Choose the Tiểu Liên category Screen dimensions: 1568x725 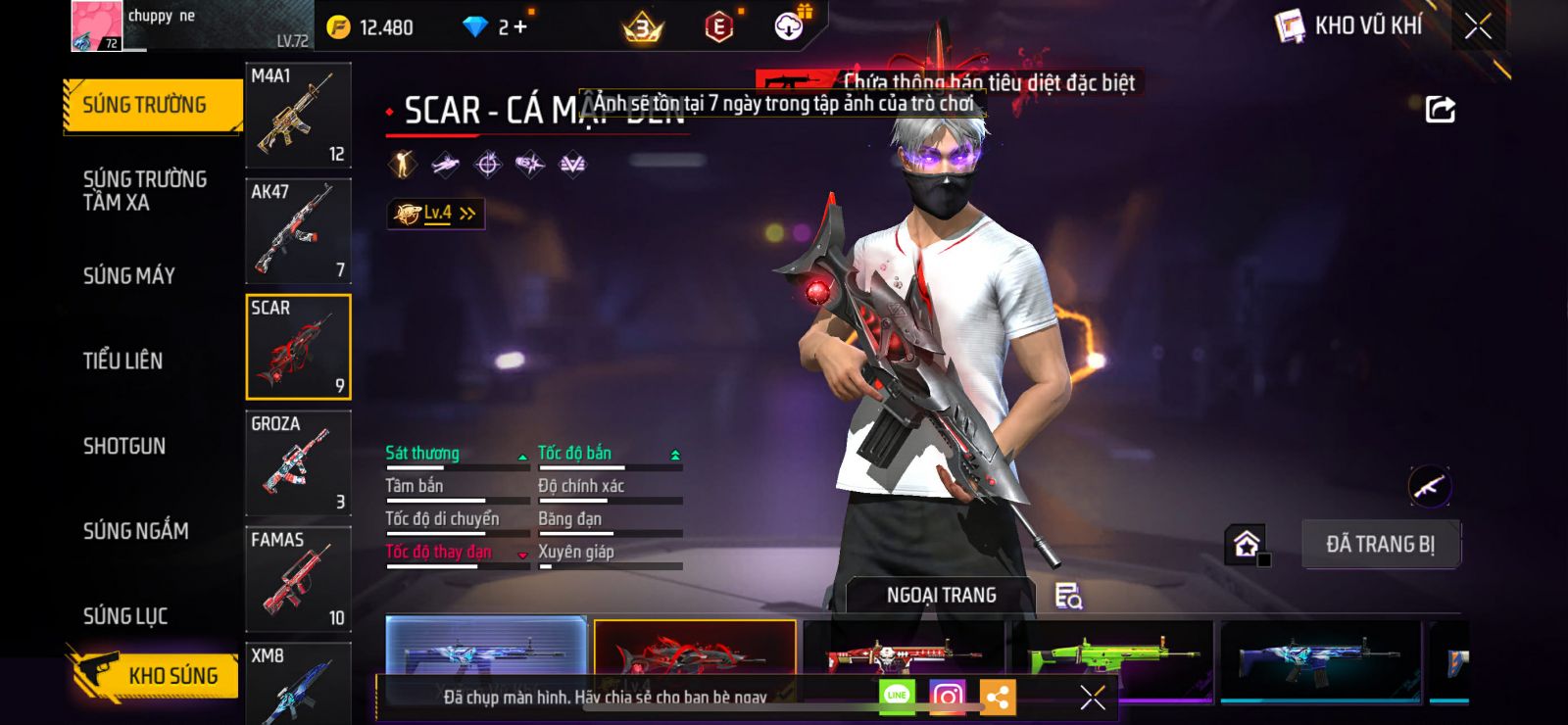(x=122, y=361)
